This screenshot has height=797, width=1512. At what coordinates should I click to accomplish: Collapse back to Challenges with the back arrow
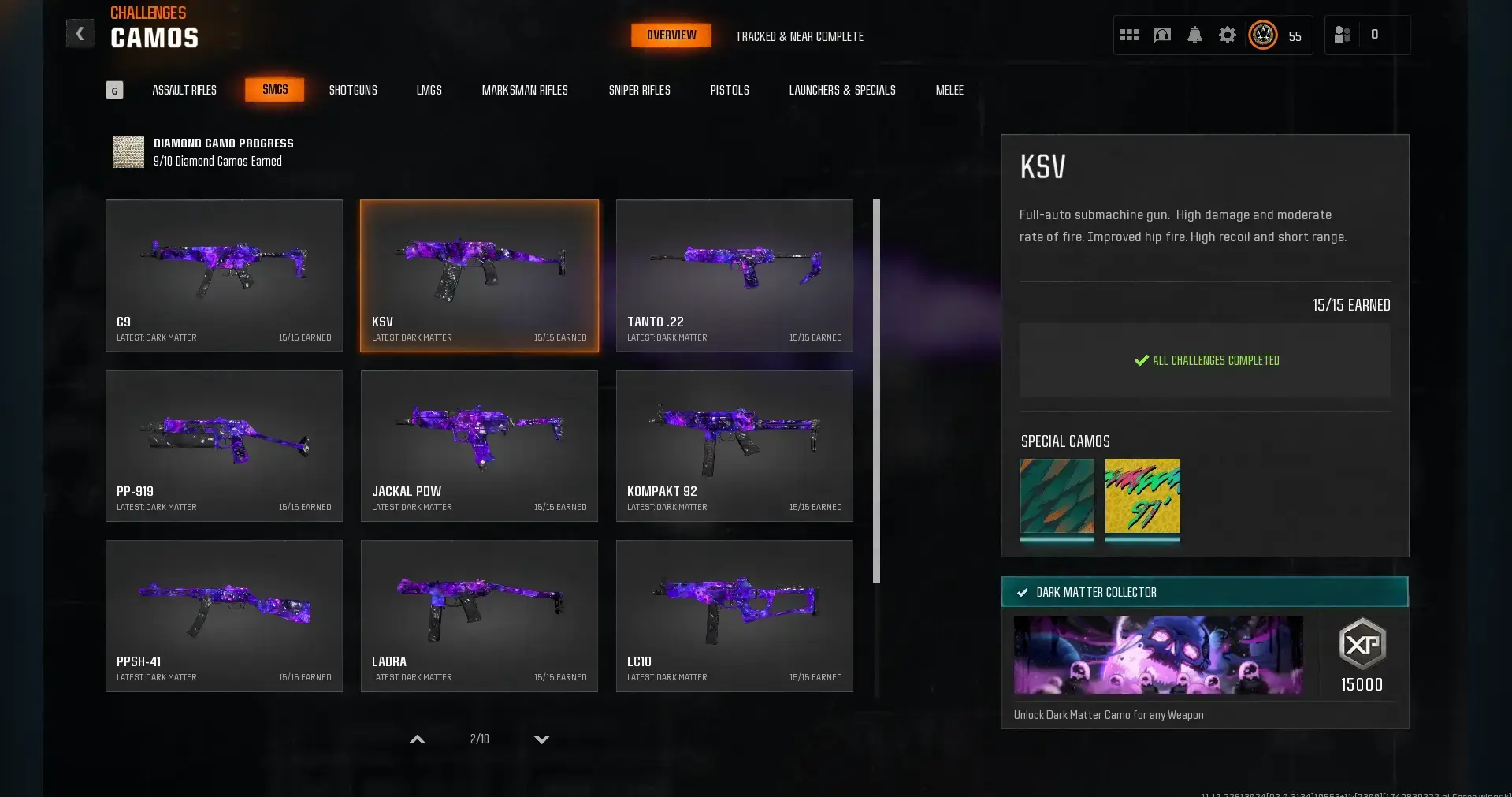[79, 33]
